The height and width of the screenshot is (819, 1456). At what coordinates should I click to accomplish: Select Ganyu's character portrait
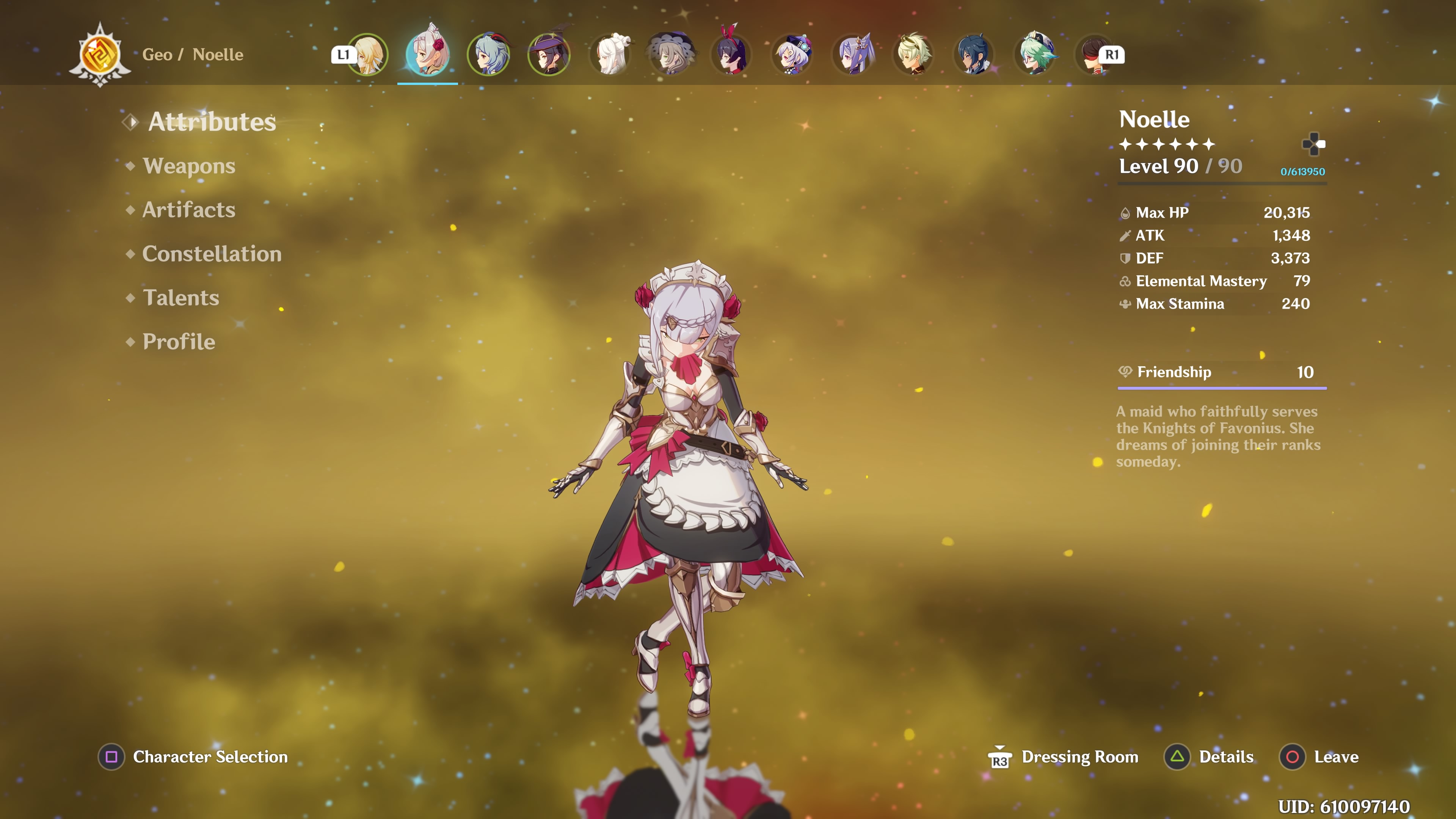[x=488, y=55]
